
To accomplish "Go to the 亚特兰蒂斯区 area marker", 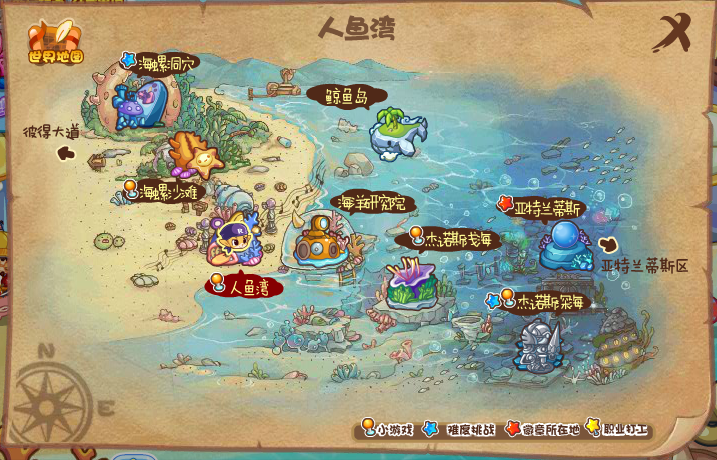I will (609, 244).
